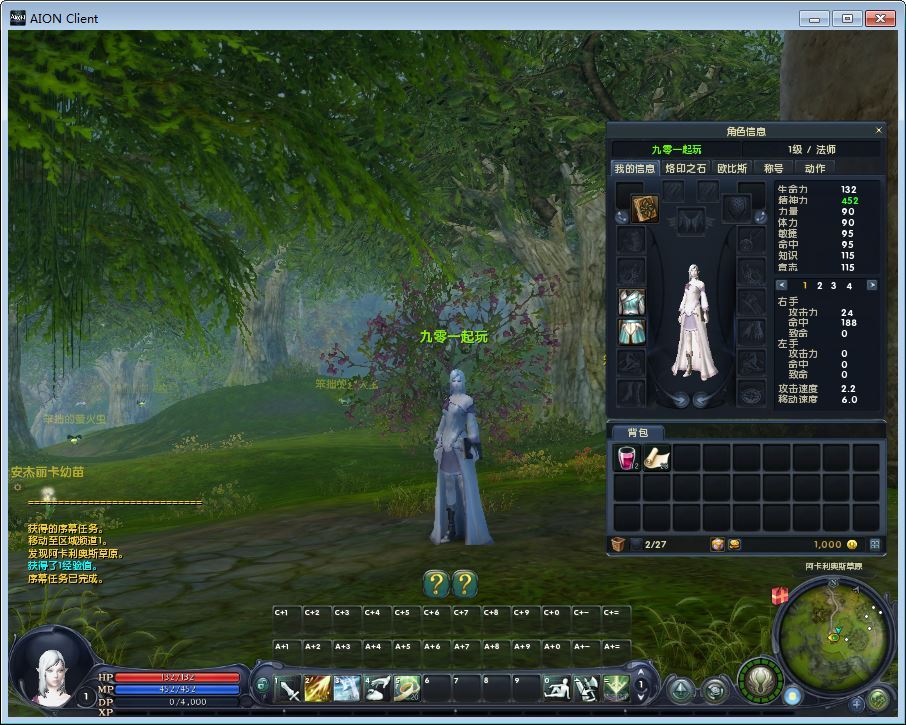Click the first yellow question mark icon
The height and width of the screenshot is (725, 906).
(435, 583)
